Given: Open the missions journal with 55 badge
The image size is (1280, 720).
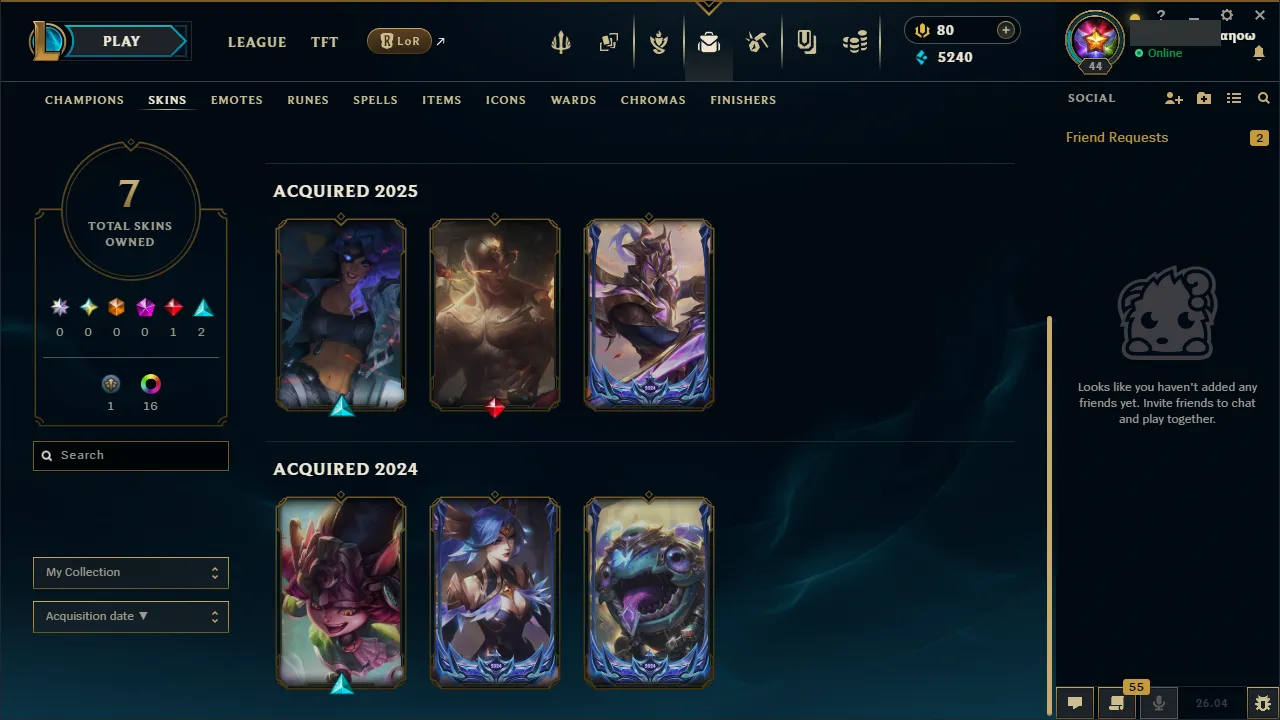Looking at the screenshot, I should click(x=1117, y=703).
